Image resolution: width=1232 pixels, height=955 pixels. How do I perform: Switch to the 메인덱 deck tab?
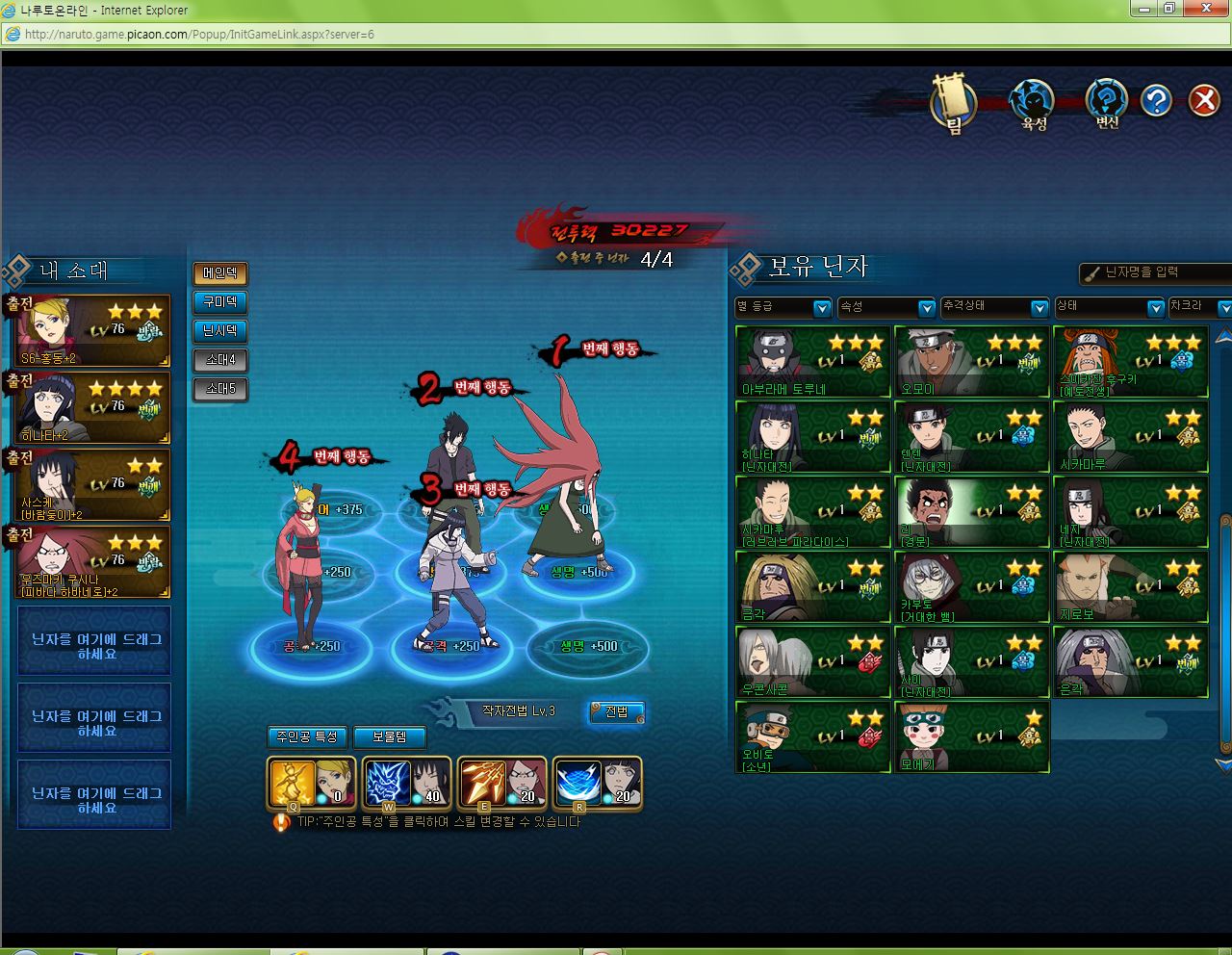(x=220, y=273)
